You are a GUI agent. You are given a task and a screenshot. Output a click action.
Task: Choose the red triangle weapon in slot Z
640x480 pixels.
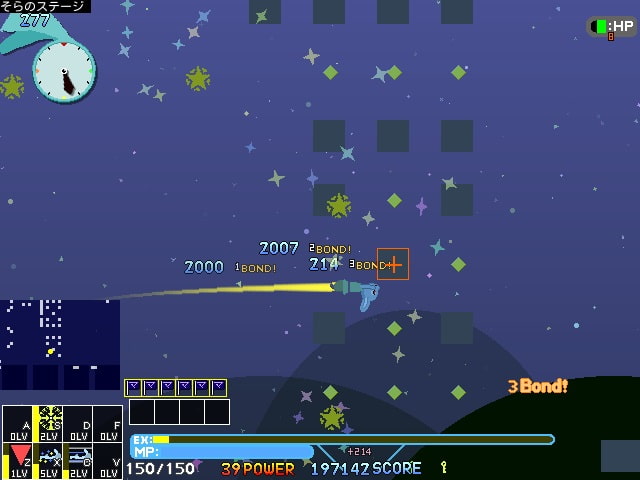coord(20,458)
